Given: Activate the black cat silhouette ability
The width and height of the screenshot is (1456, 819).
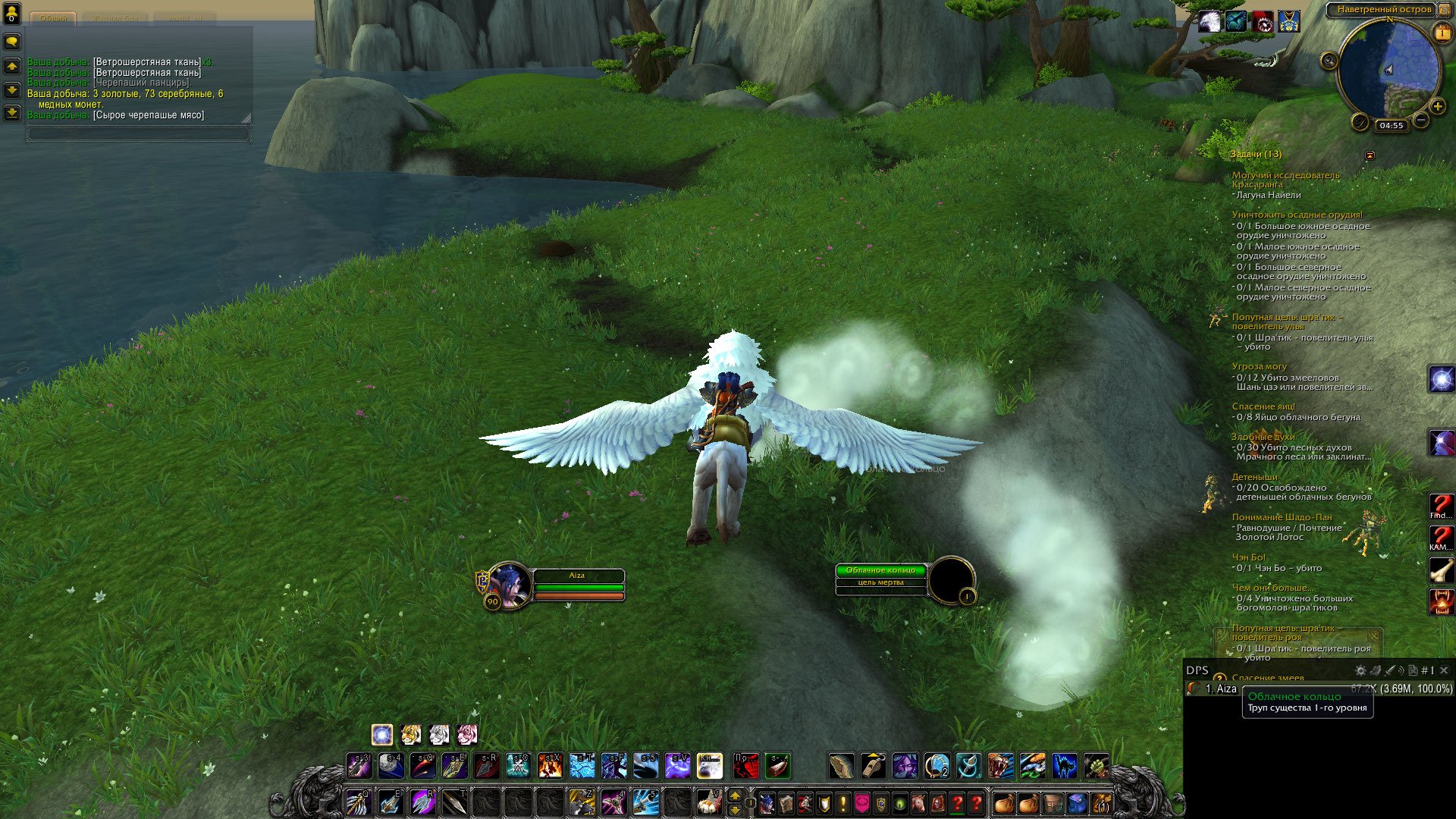Looking at the screenshot, I should tap(1064, 766).
